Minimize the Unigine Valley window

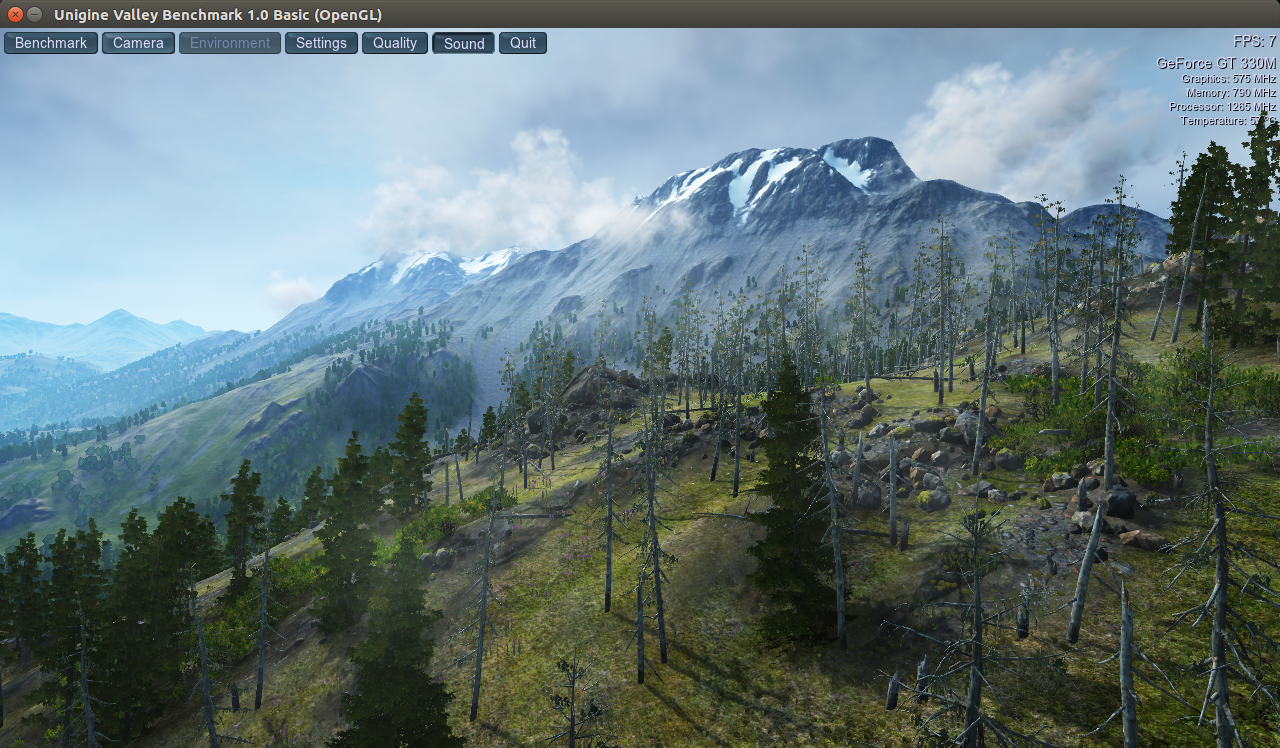pyautogui.click(x=35, y=14)
